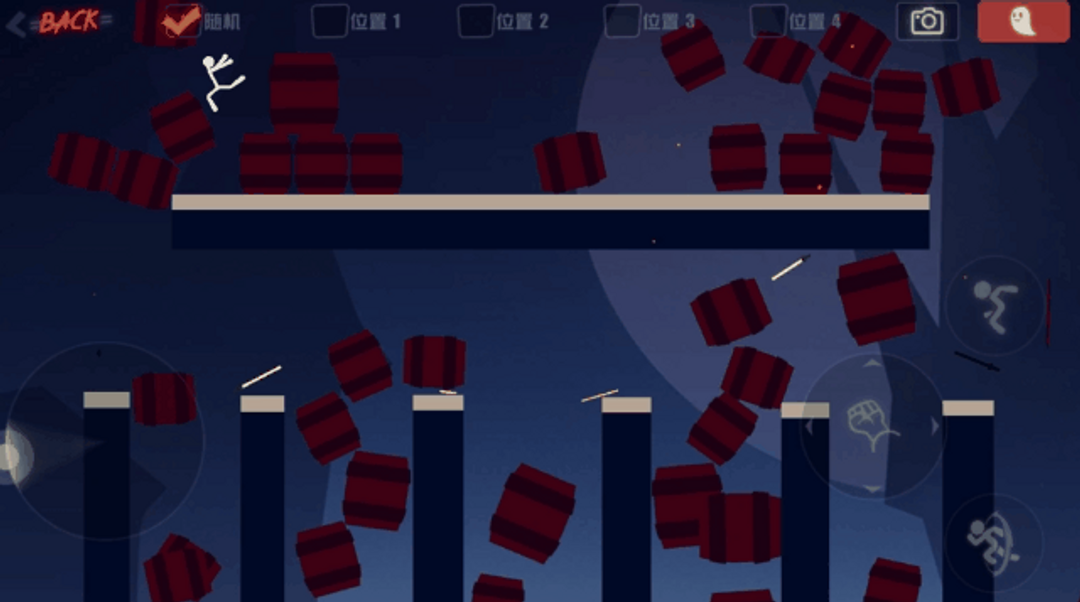Tick the 位置 2 checkbox
1080x602 pixels.
[x=476, y=21]
